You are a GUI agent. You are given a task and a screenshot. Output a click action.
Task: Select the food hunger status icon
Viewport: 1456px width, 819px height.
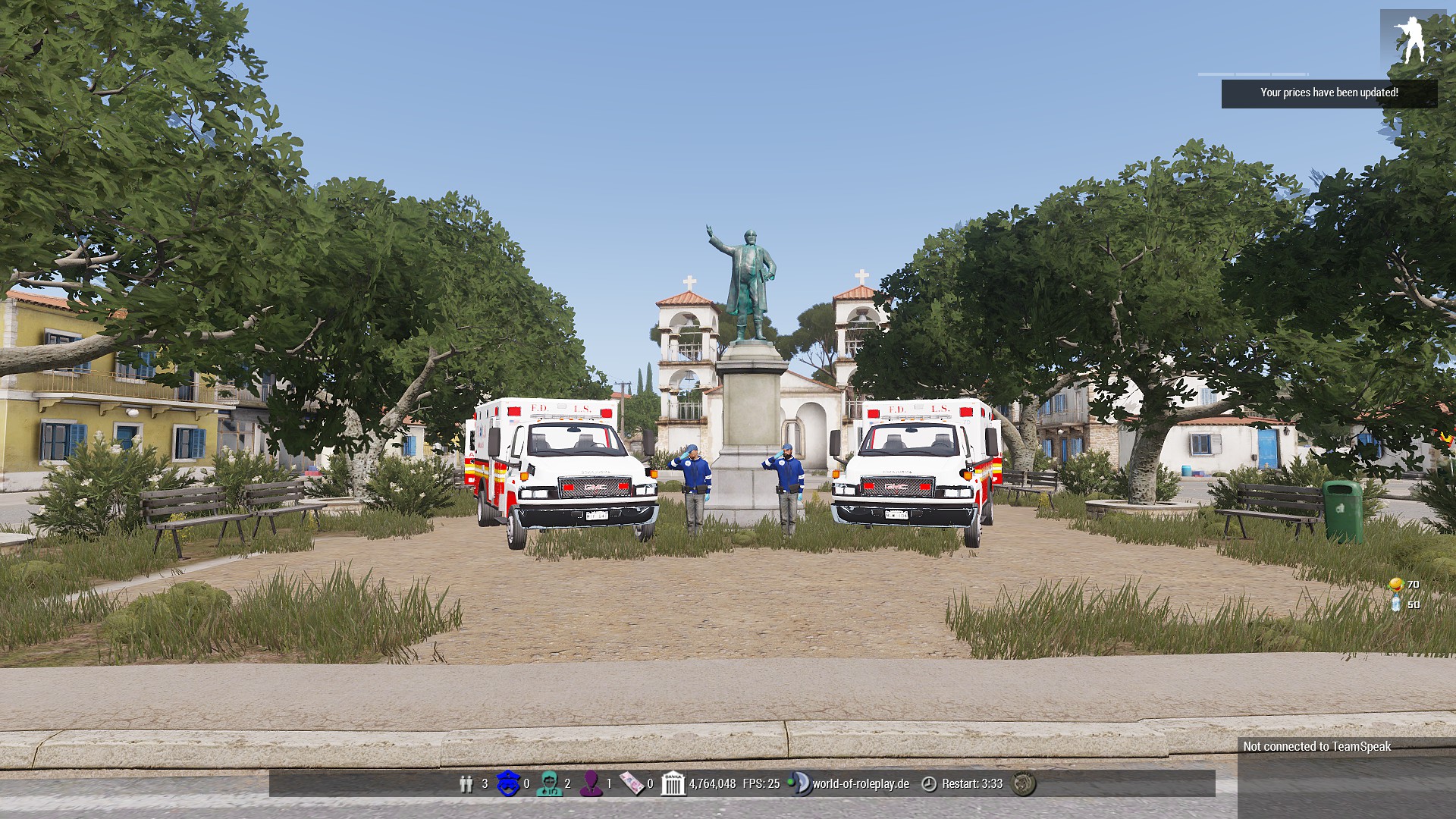1395,585
